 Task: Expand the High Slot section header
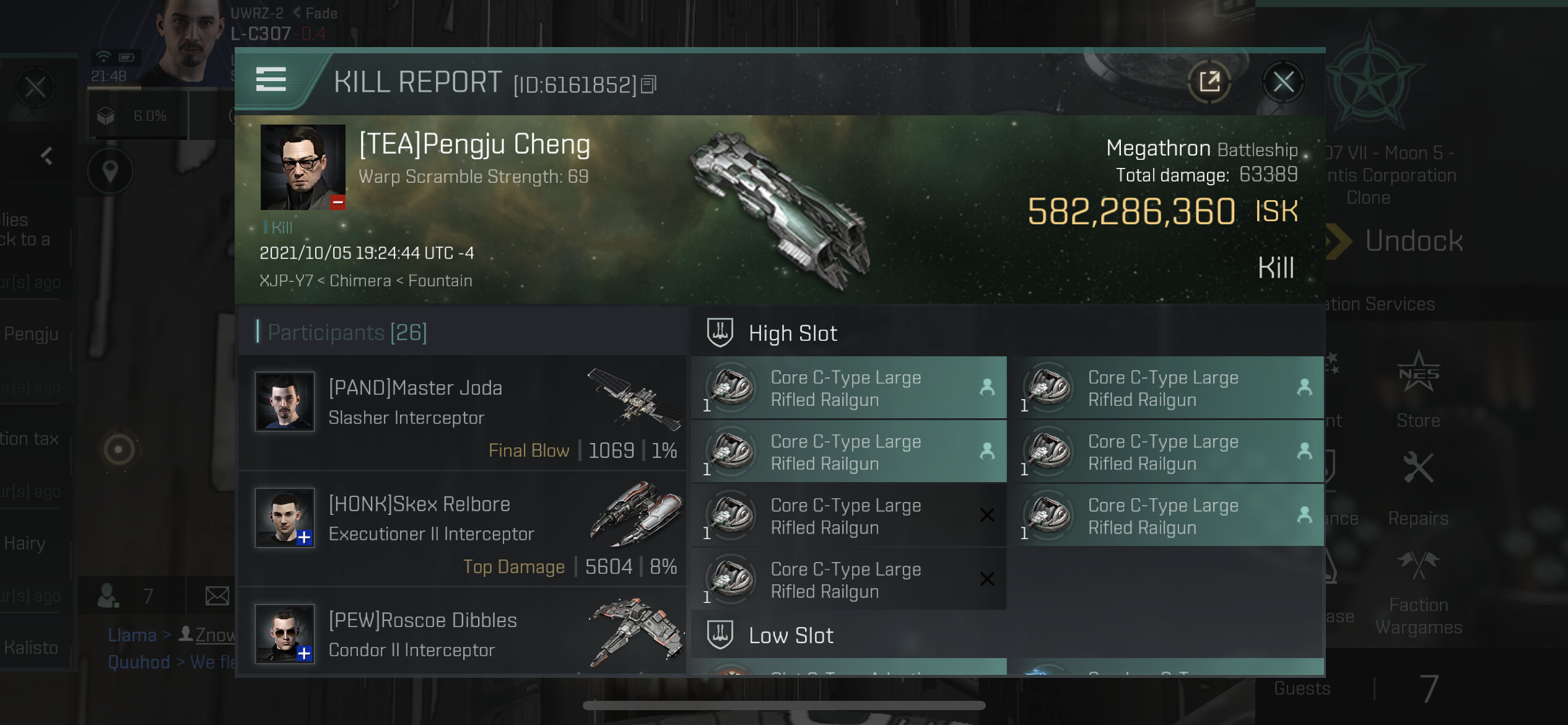[793, 333]
